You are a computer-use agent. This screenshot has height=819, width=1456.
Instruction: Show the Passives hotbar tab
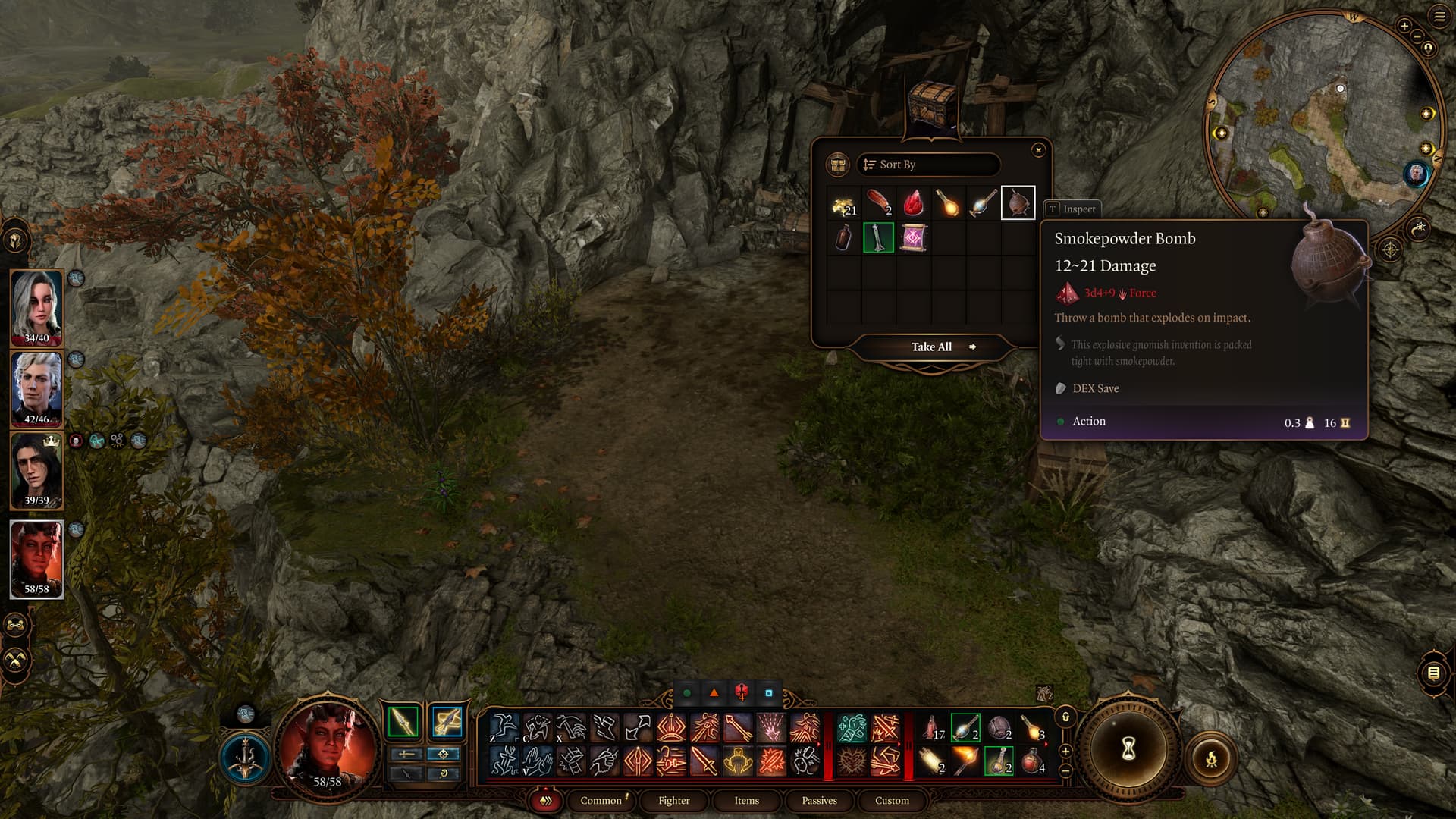[819, 801]
